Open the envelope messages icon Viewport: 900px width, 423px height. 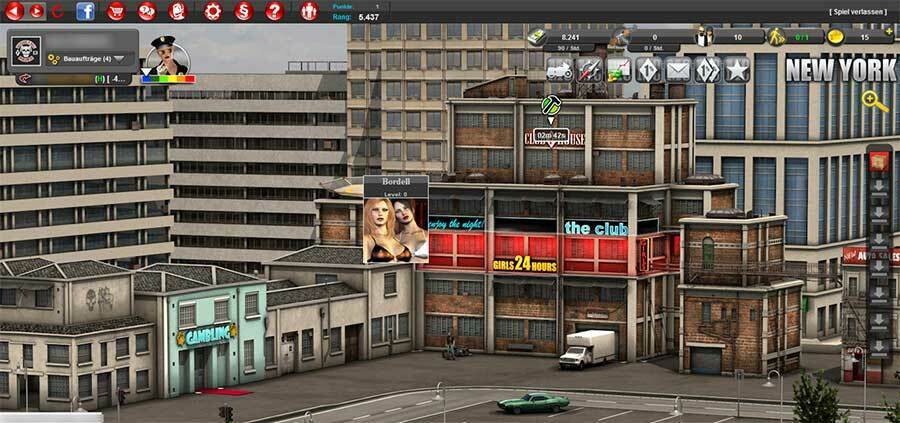coord(678,70)
